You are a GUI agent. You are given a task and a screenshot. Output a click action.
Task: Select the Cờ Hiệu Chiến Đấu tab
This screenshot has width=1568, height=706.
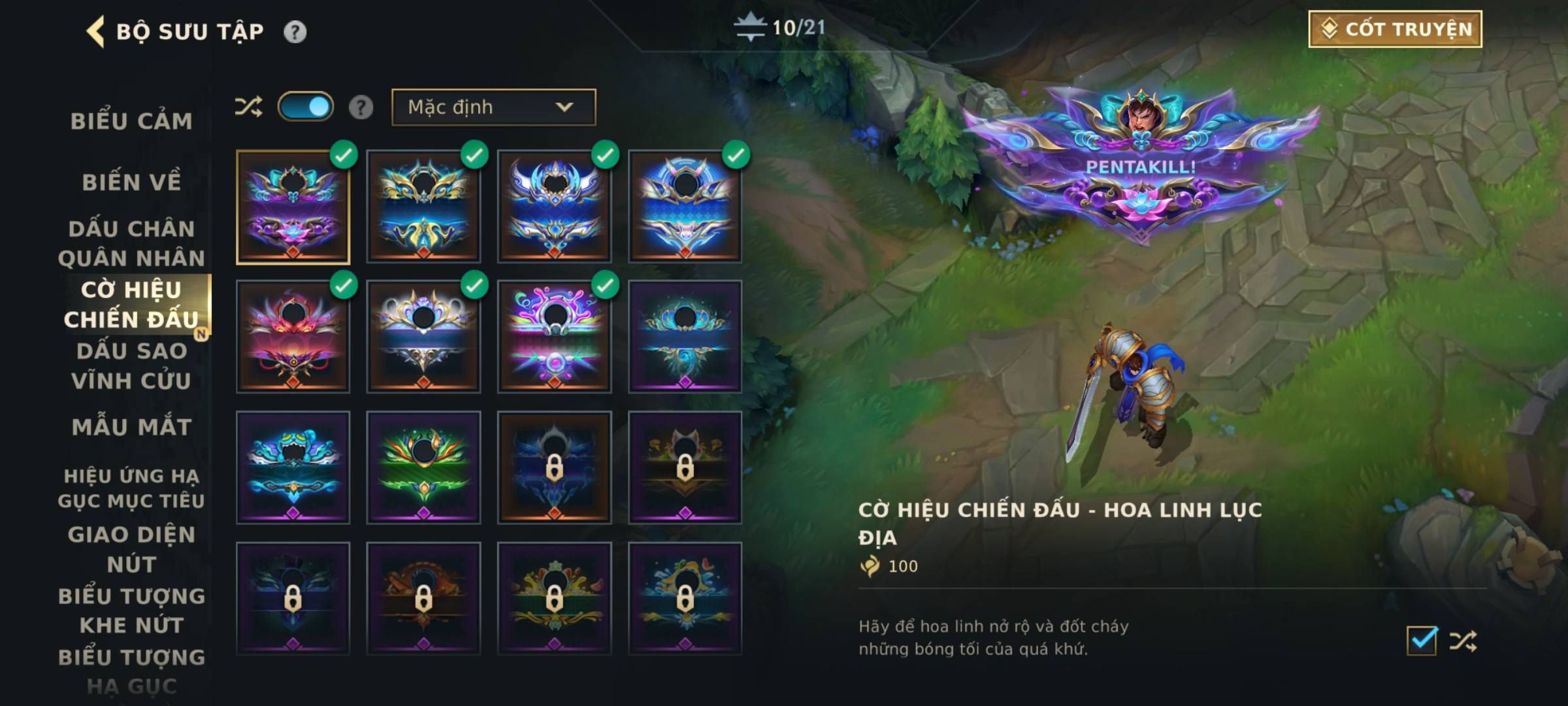pos(131,305)
